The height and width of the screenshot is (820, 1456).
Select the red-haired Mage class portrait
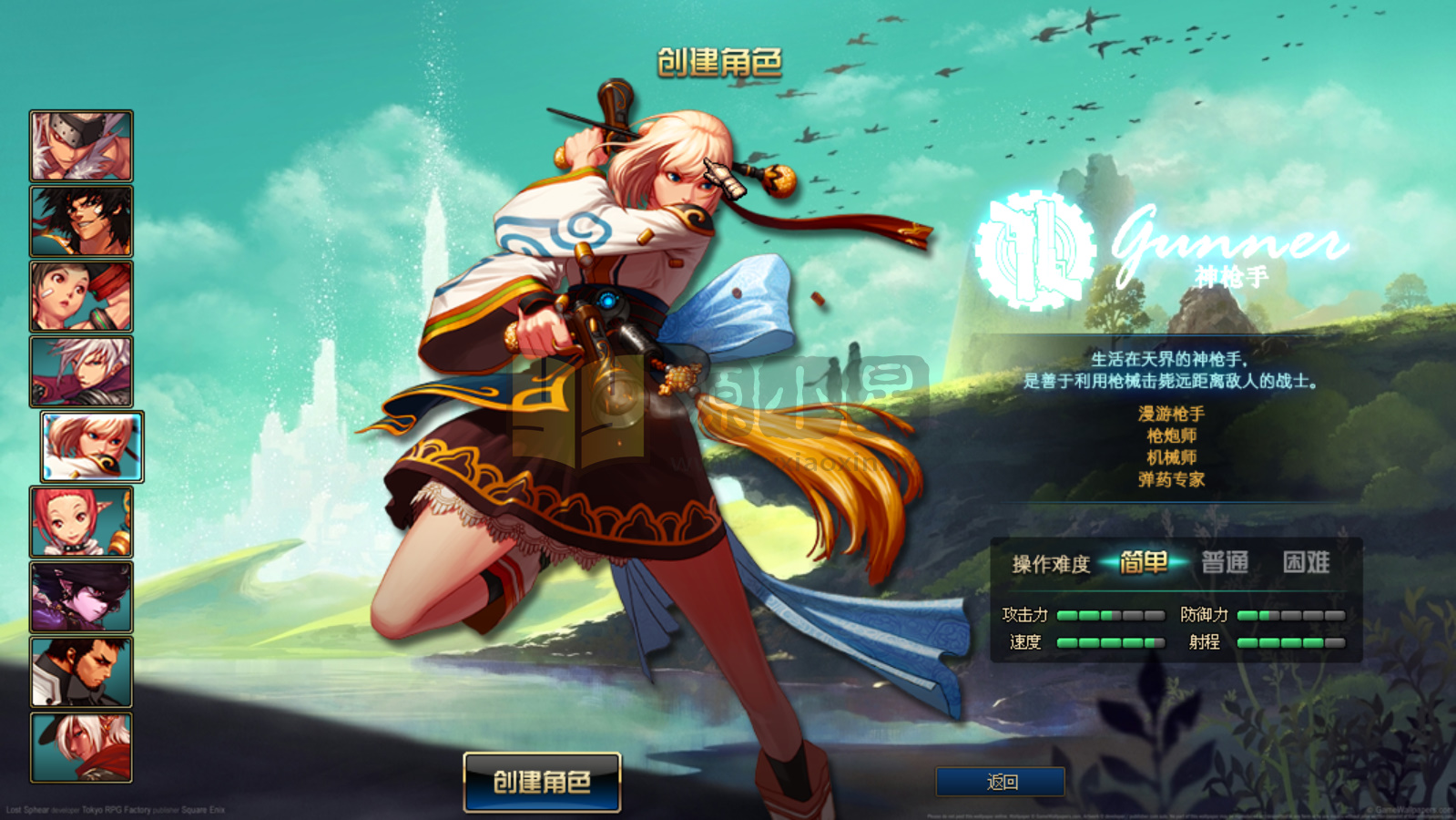coord(81,521)
